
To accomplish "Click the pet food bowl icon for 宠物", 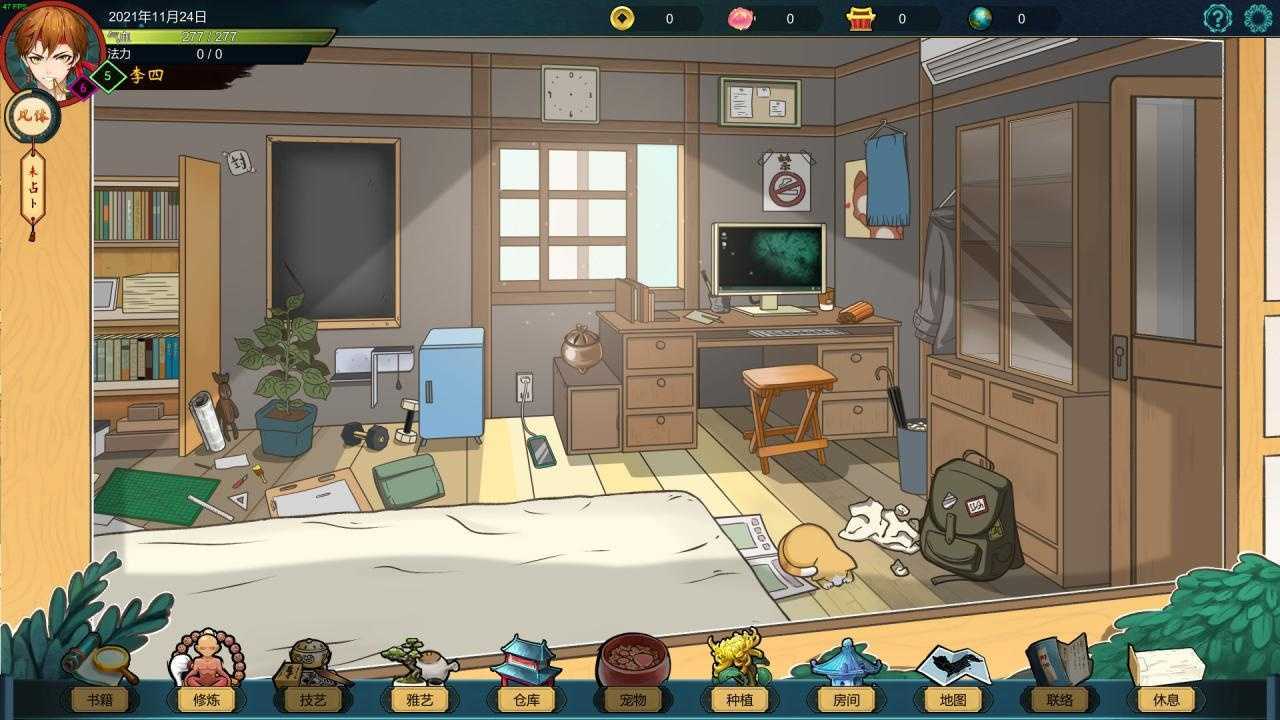I will coord(633,660).
